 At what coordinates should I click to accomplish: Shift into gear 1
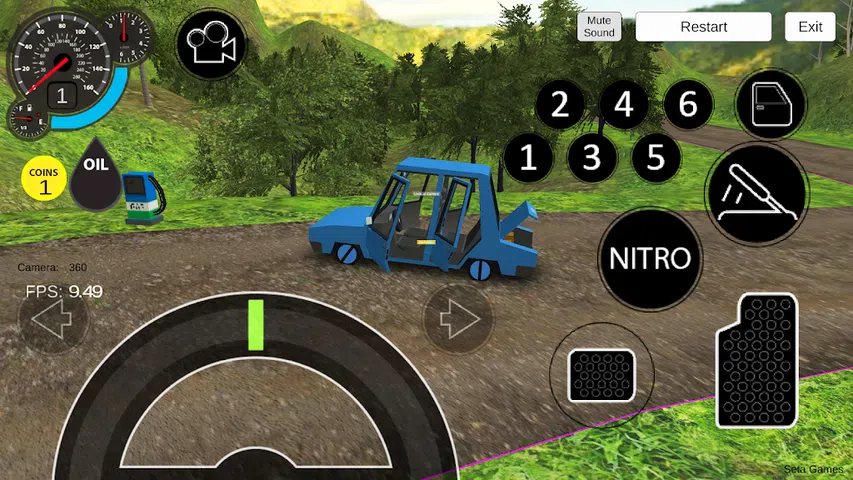click(528, 157)
